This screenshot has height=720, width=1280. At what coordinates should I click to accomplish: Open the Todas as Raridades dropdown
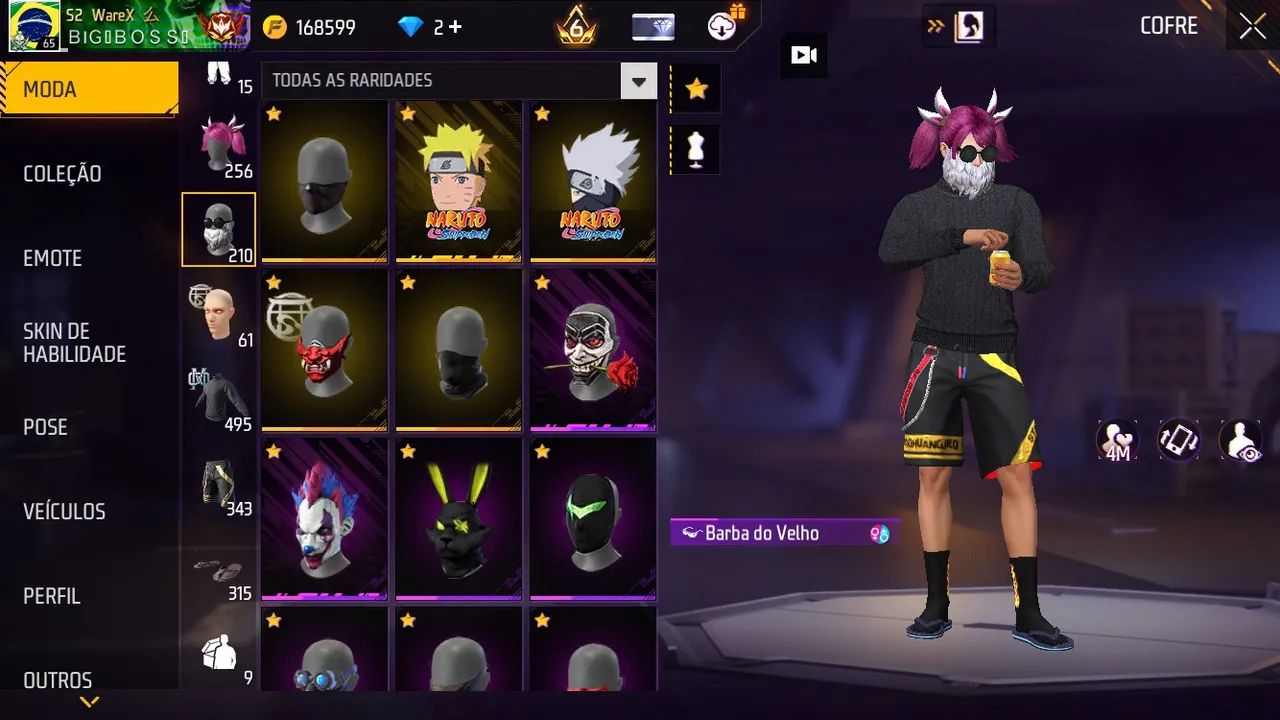pyautogui.click(x=638, y=80)
